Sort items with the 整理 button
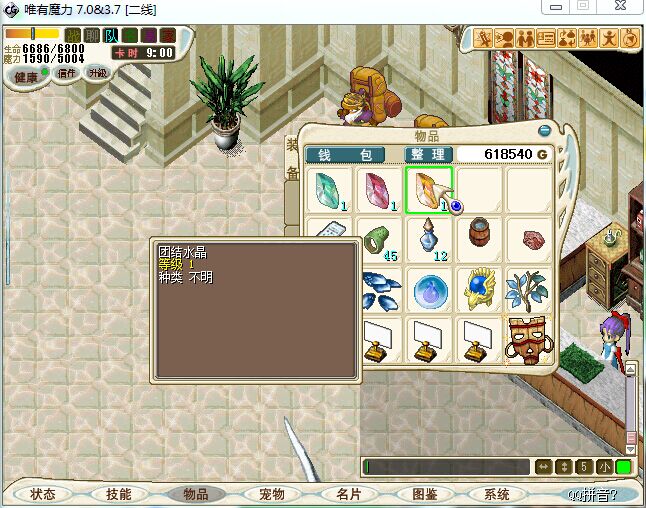The height and width of the screenshot is (508, 646). [427, 155]
